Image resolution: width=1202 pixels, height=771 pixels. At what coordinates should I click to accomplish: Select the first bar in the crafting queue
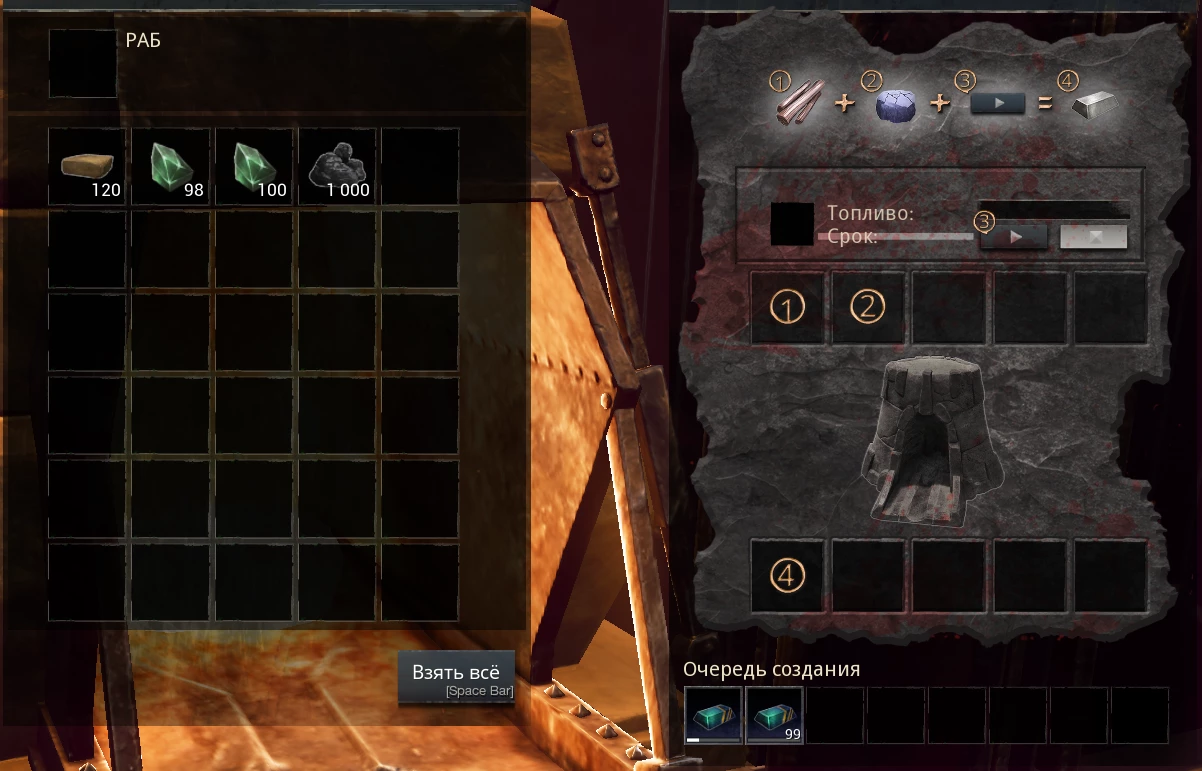[713, 715]
